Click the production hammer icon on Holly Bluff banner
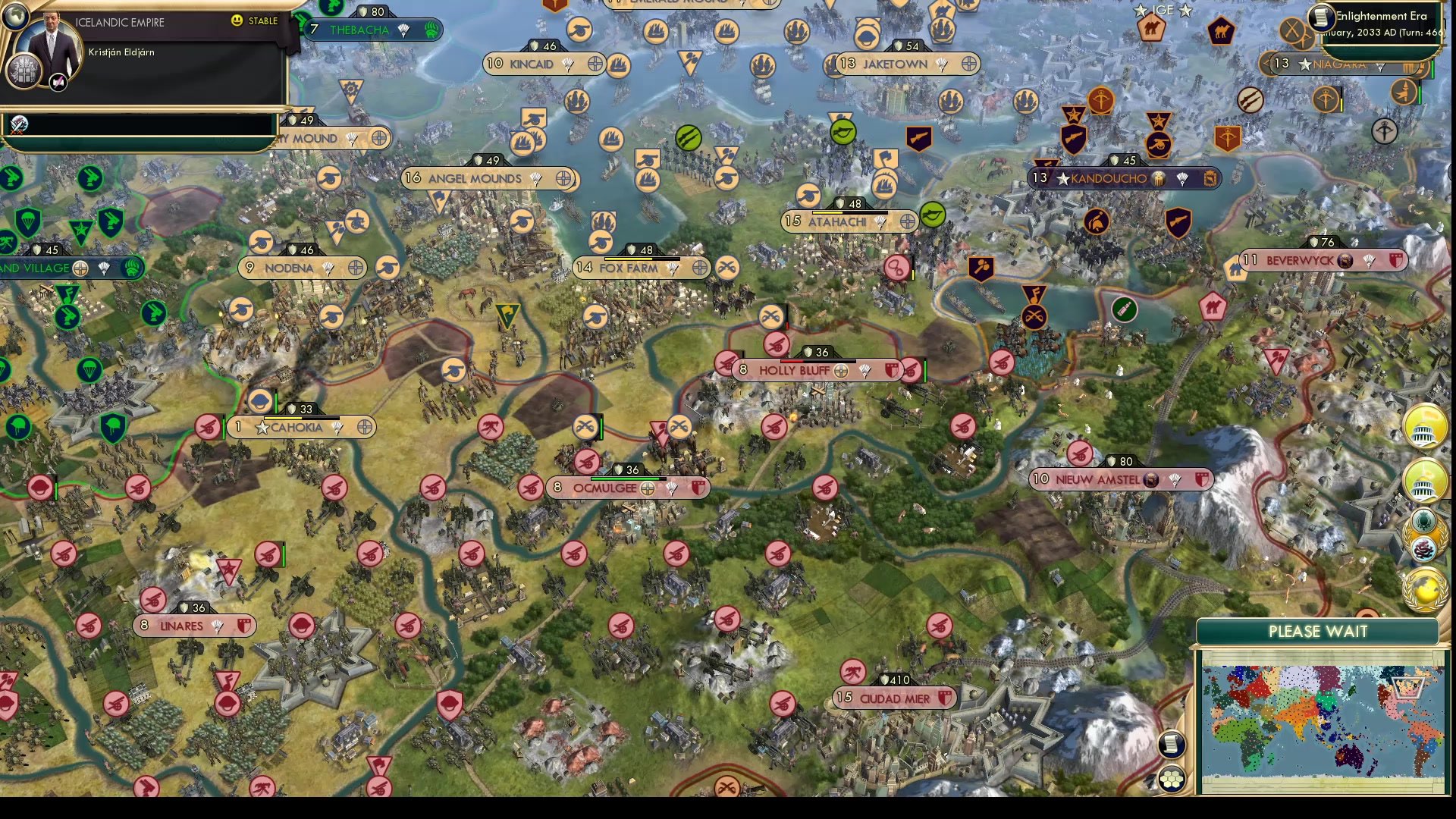 (x=840, y=372)
